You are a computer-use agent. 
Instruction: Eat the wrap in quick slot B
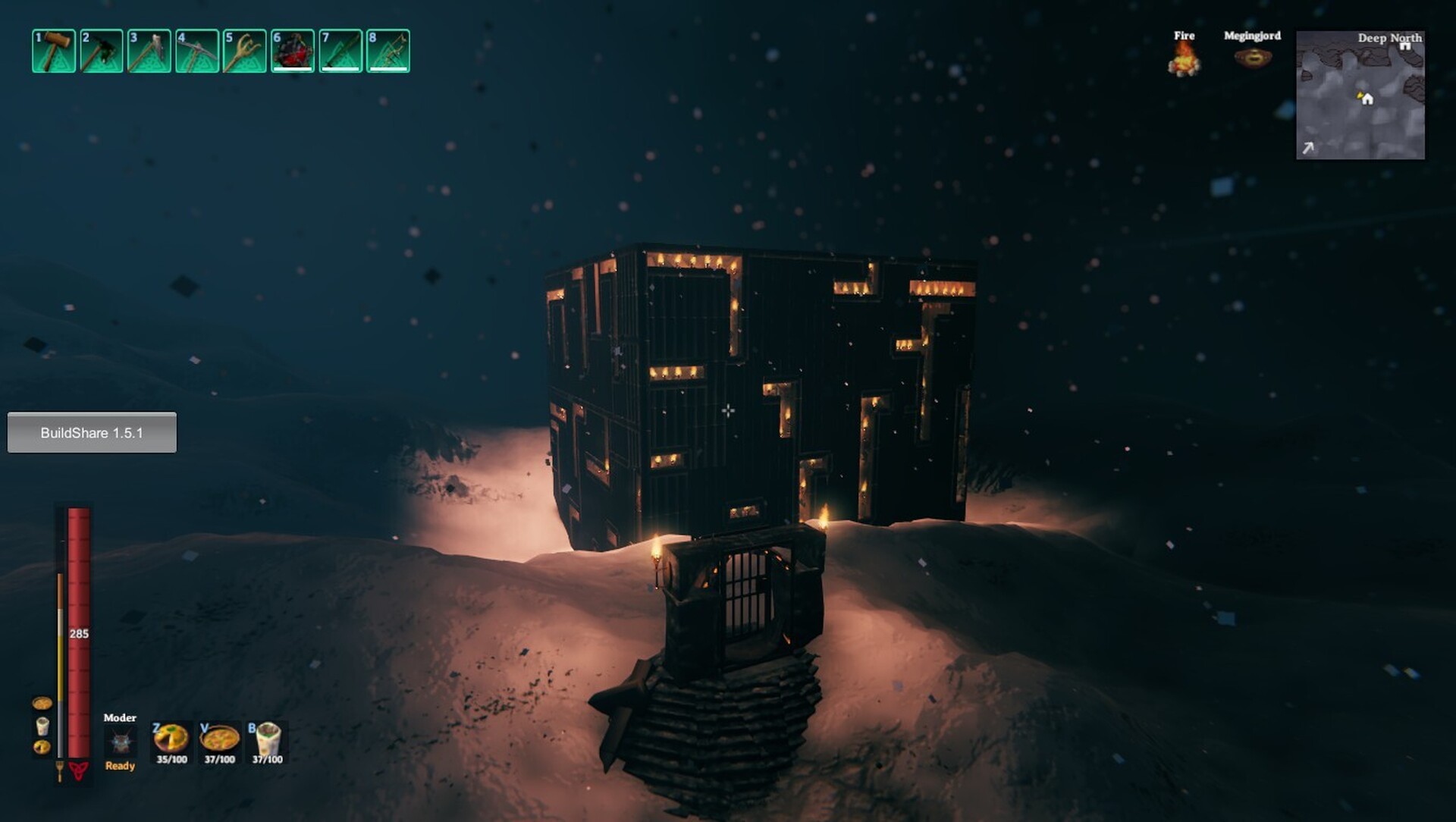click(267, 738)
